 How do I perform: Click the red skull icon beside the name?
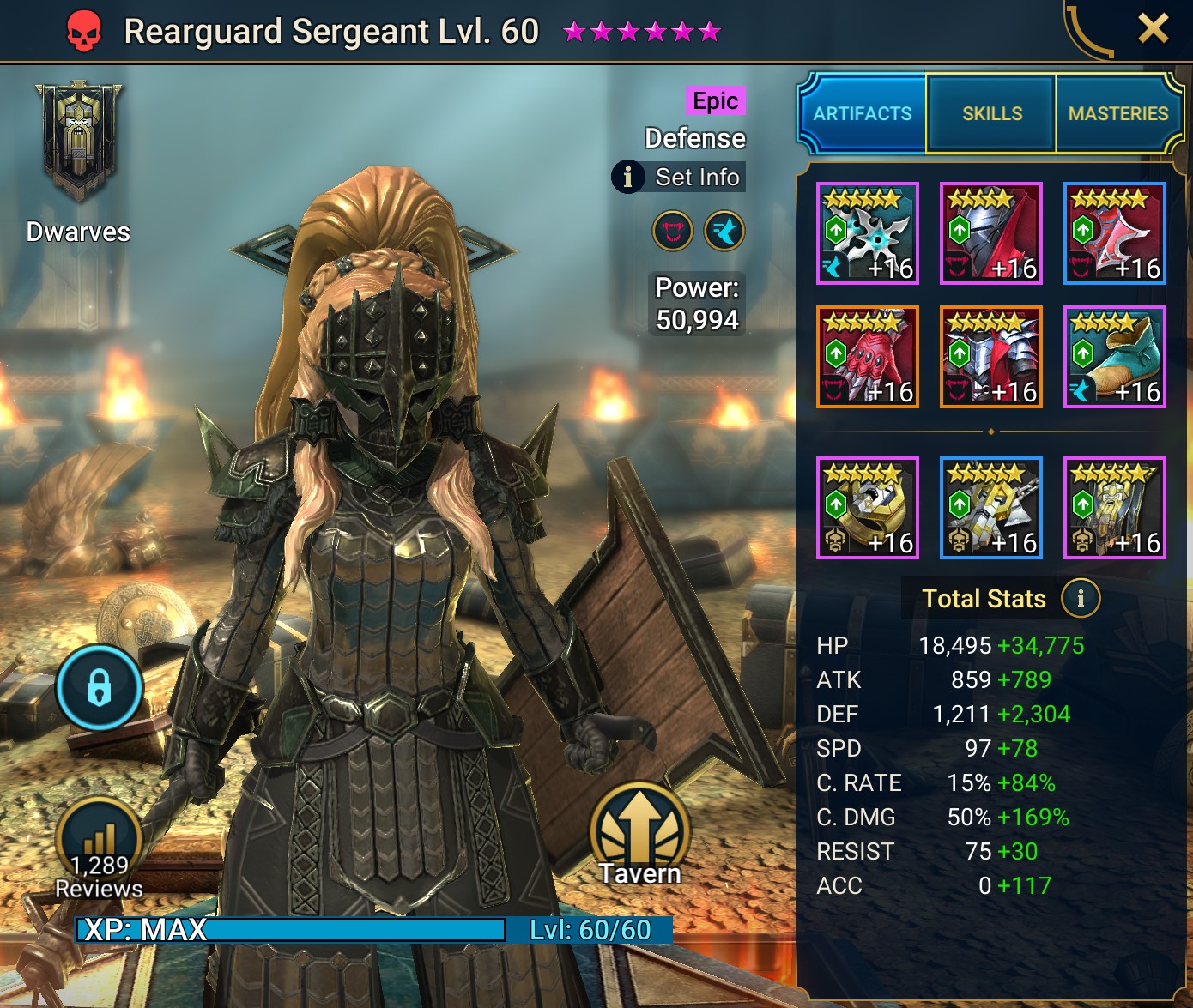[x=85, y=28]
